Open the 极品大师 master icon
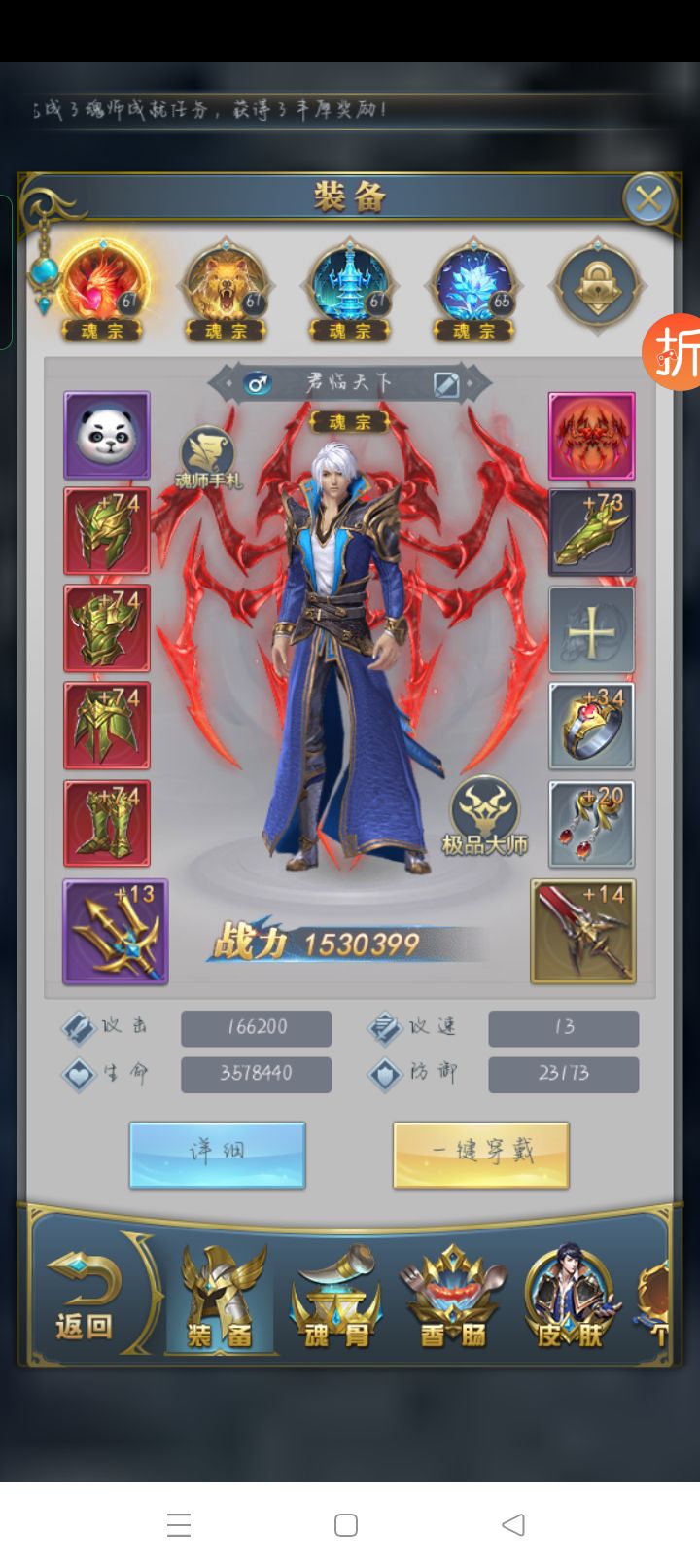Screen dimensions: 700x1568 tap(484, 815)
